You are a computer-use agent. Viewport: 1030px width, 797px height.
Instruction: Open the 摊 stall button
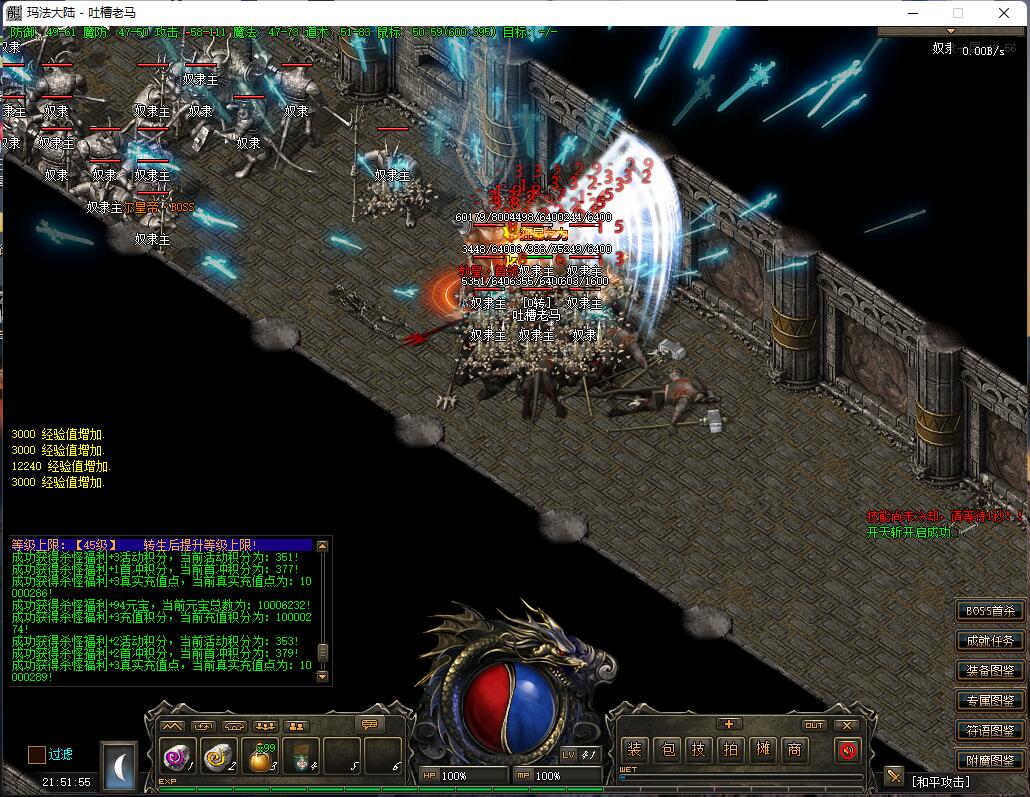click(x=763, y=750)
